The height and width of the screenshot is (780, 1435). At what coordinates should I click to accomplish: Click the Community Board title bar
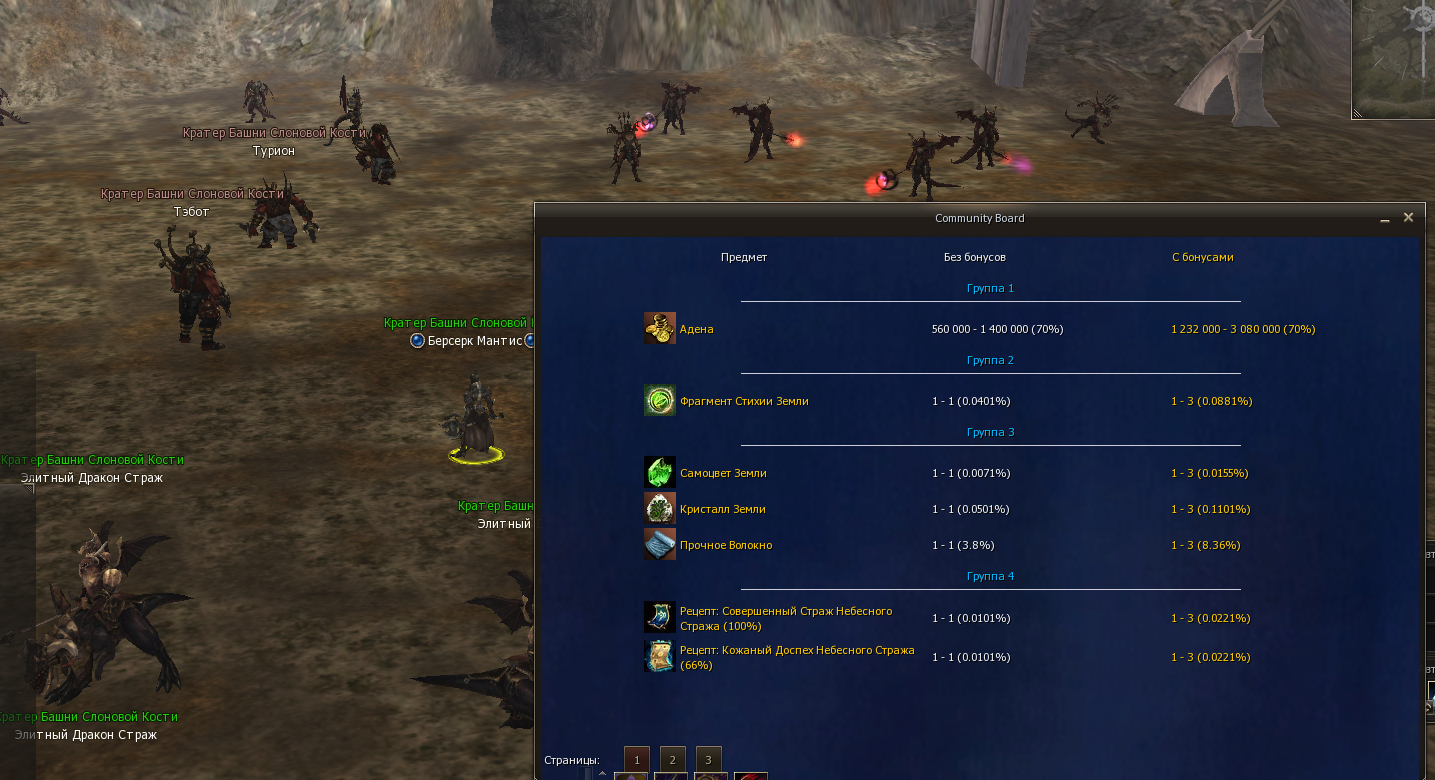point(979,218)
